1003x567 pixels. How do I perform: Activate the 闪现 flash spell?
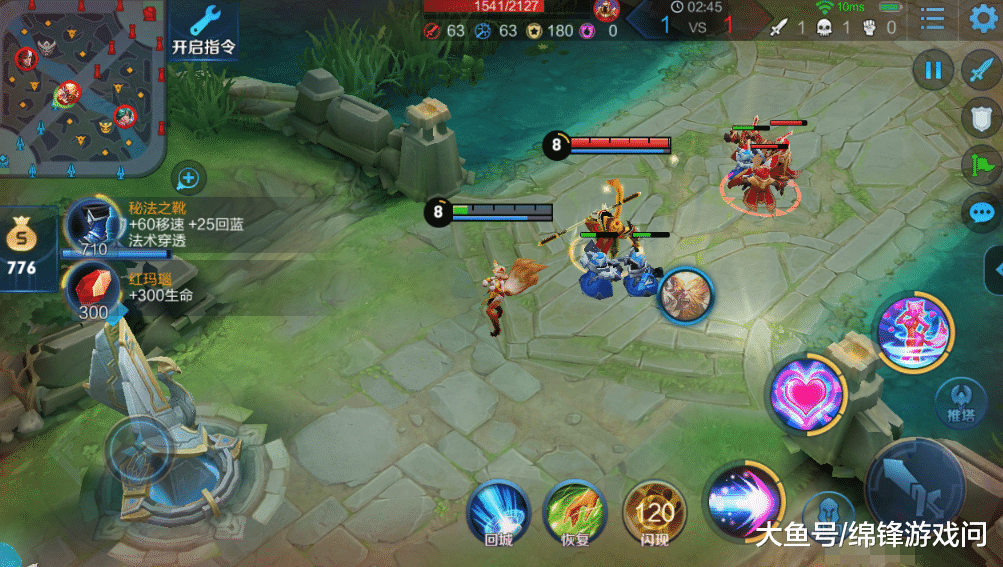[x=654, y=512]
